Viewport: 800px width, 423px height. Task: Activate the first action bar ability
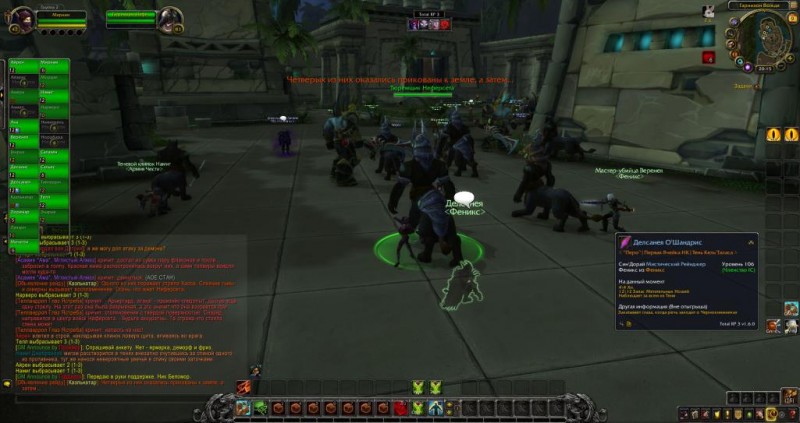coord(243,407)
